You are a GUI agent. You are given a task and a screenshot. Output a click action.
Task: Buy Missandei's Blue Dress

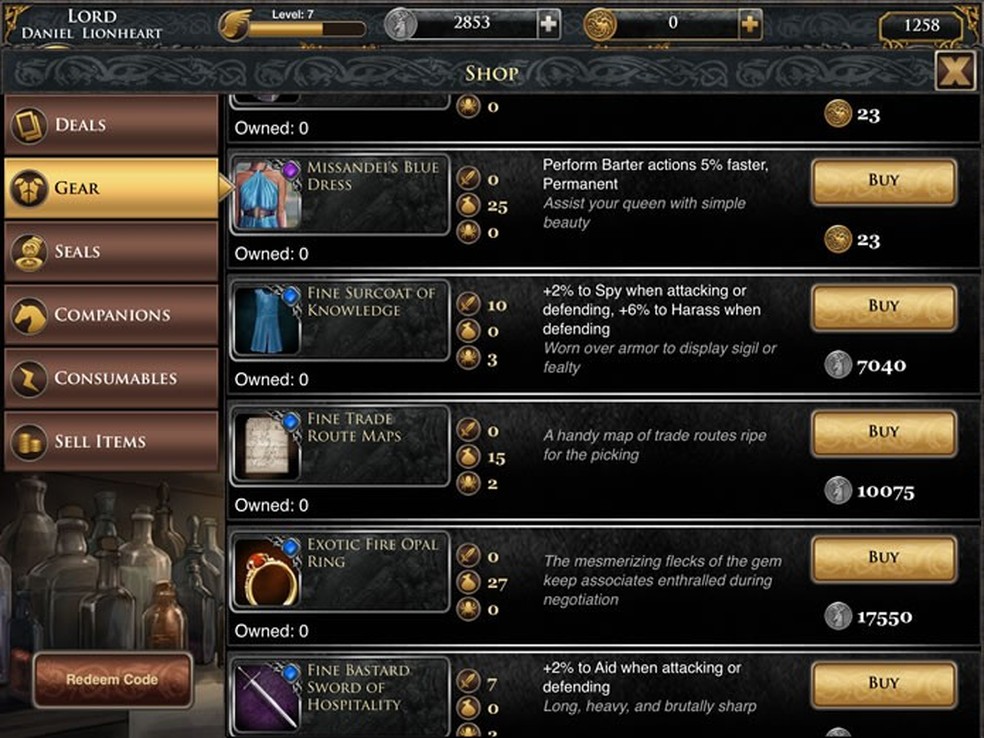[883, 181]
